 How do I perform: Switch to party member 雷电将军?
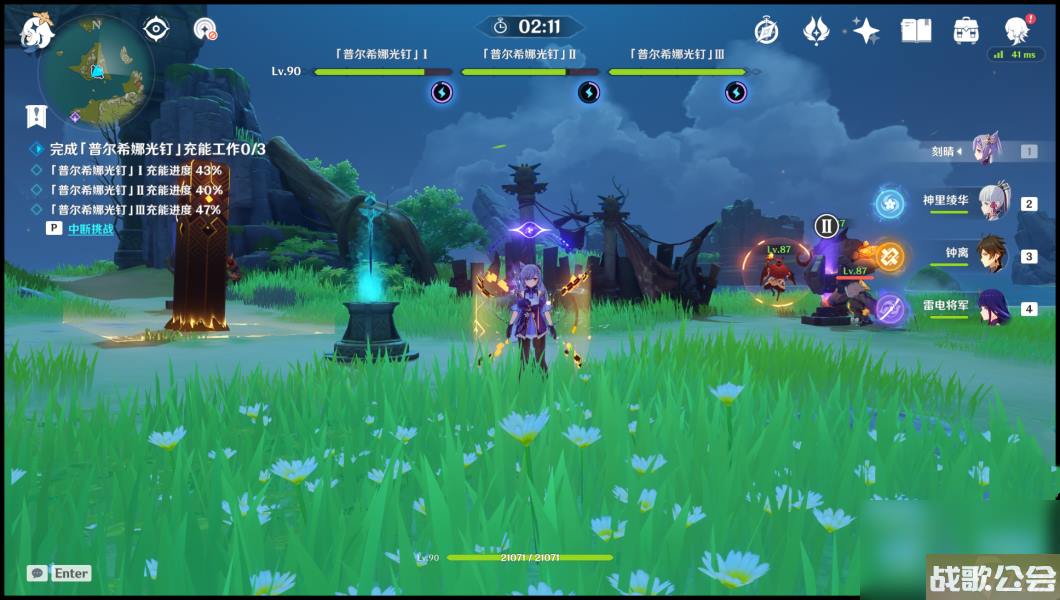pyautogui.click(x=994, y=308)
